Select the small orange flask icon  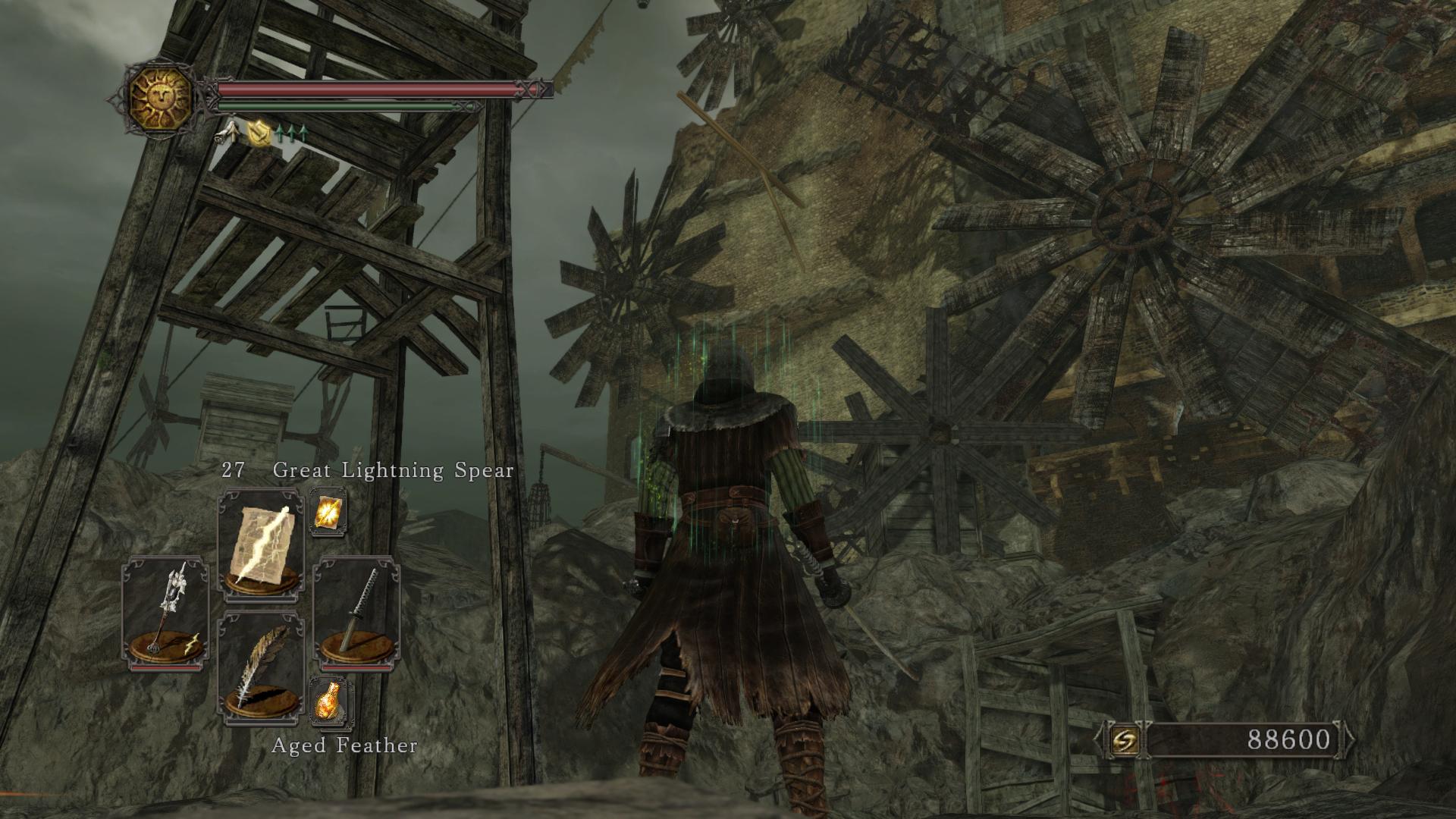329,700
